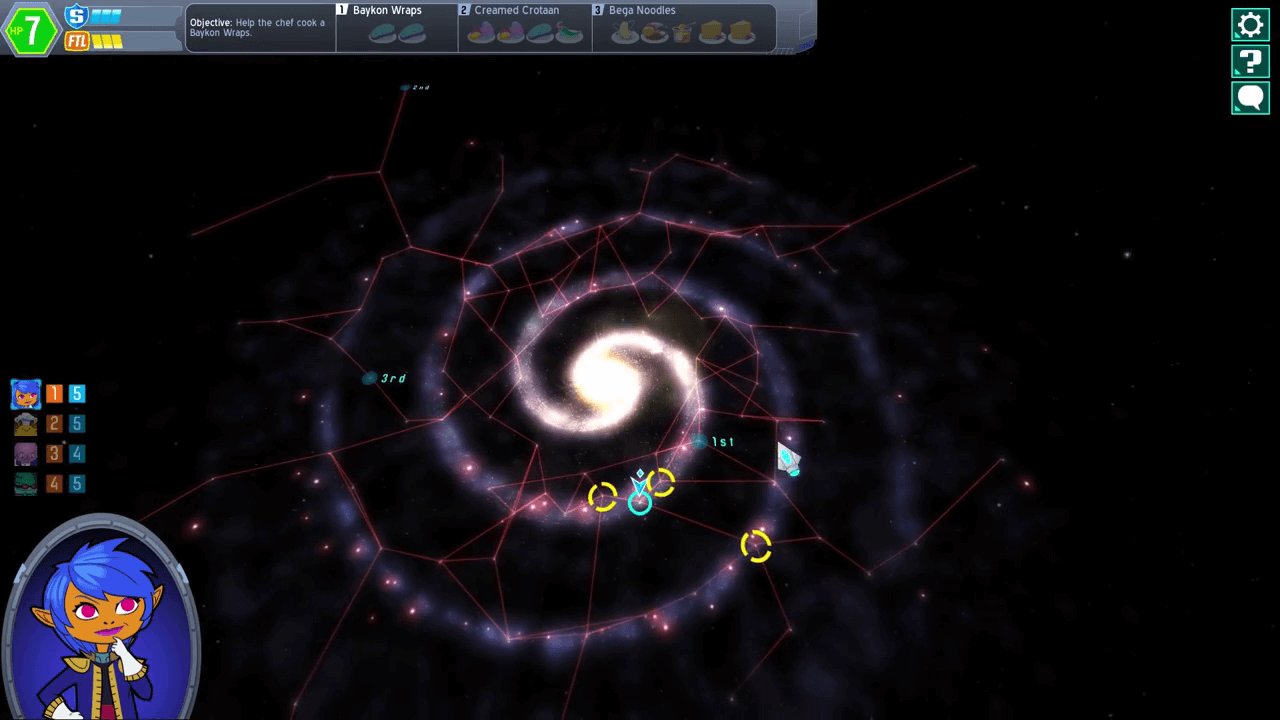Select the Bega Noodles recipe
The image size is (1280, 720).
coord(683,26)
